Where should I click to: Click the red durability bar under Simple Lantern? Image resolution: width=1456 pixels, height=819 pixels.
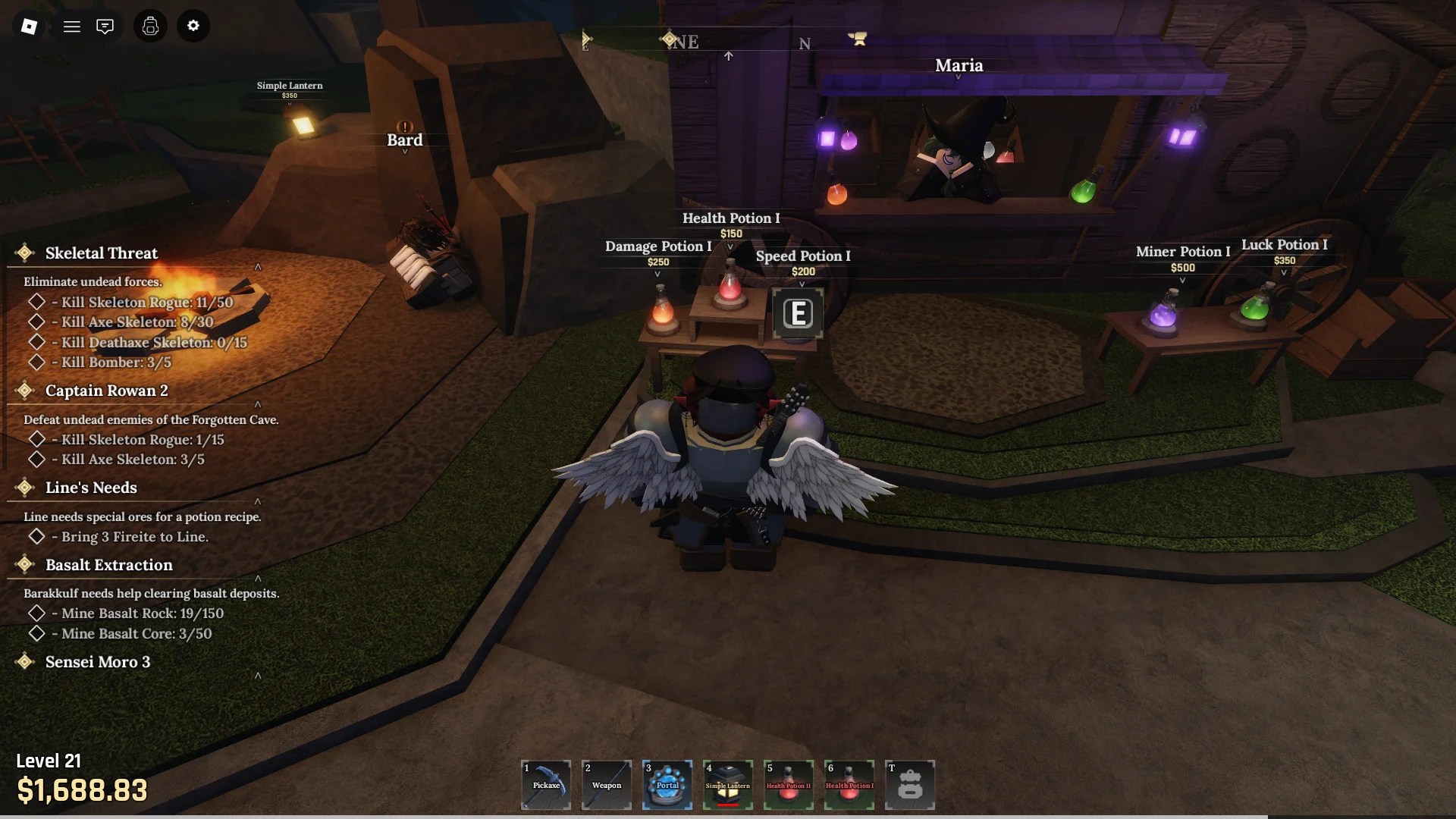click(728, 806)
